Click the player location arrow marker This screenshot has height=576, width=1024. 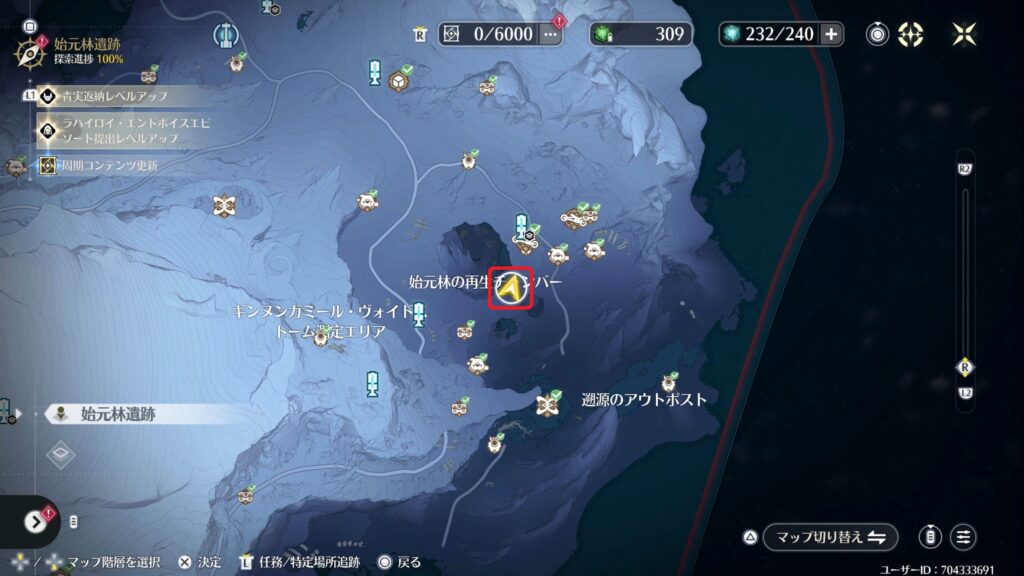coord(511,289)
